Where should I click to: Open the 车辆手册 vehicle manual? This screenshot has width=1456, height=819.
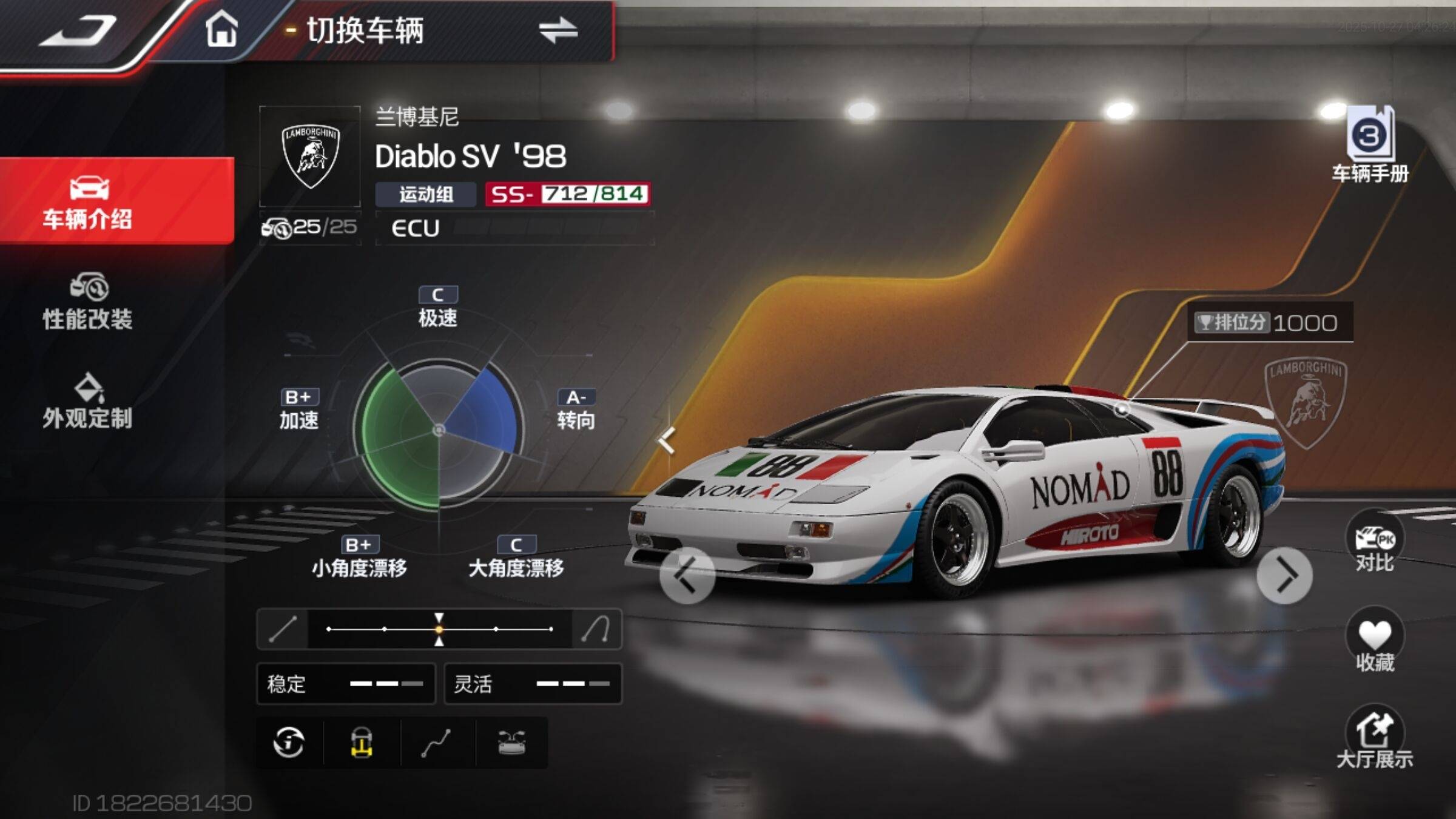[1370, 144]
